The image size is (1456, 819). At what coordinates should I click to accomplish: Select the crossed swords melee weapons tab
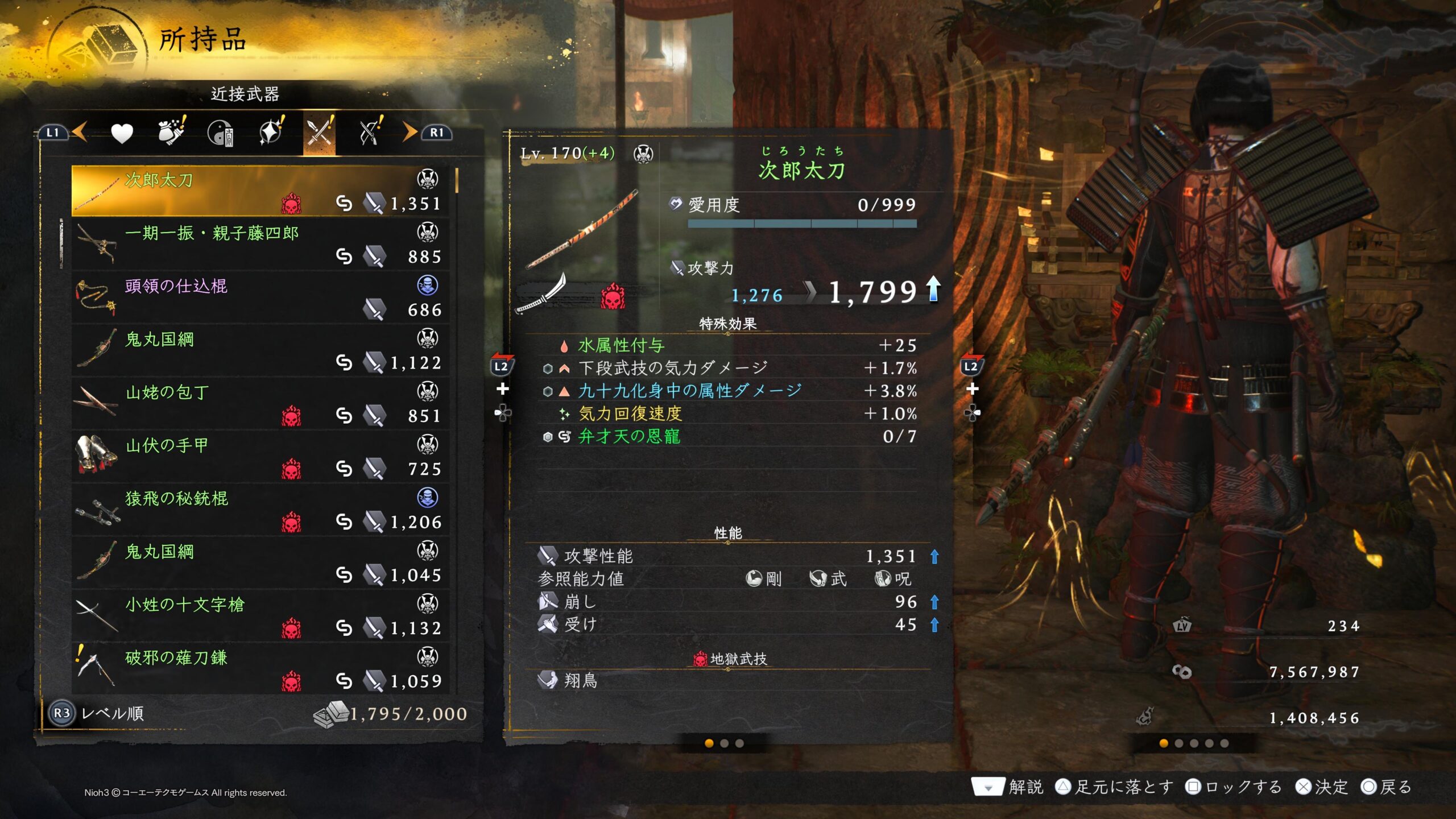click(x=319, y=133)
